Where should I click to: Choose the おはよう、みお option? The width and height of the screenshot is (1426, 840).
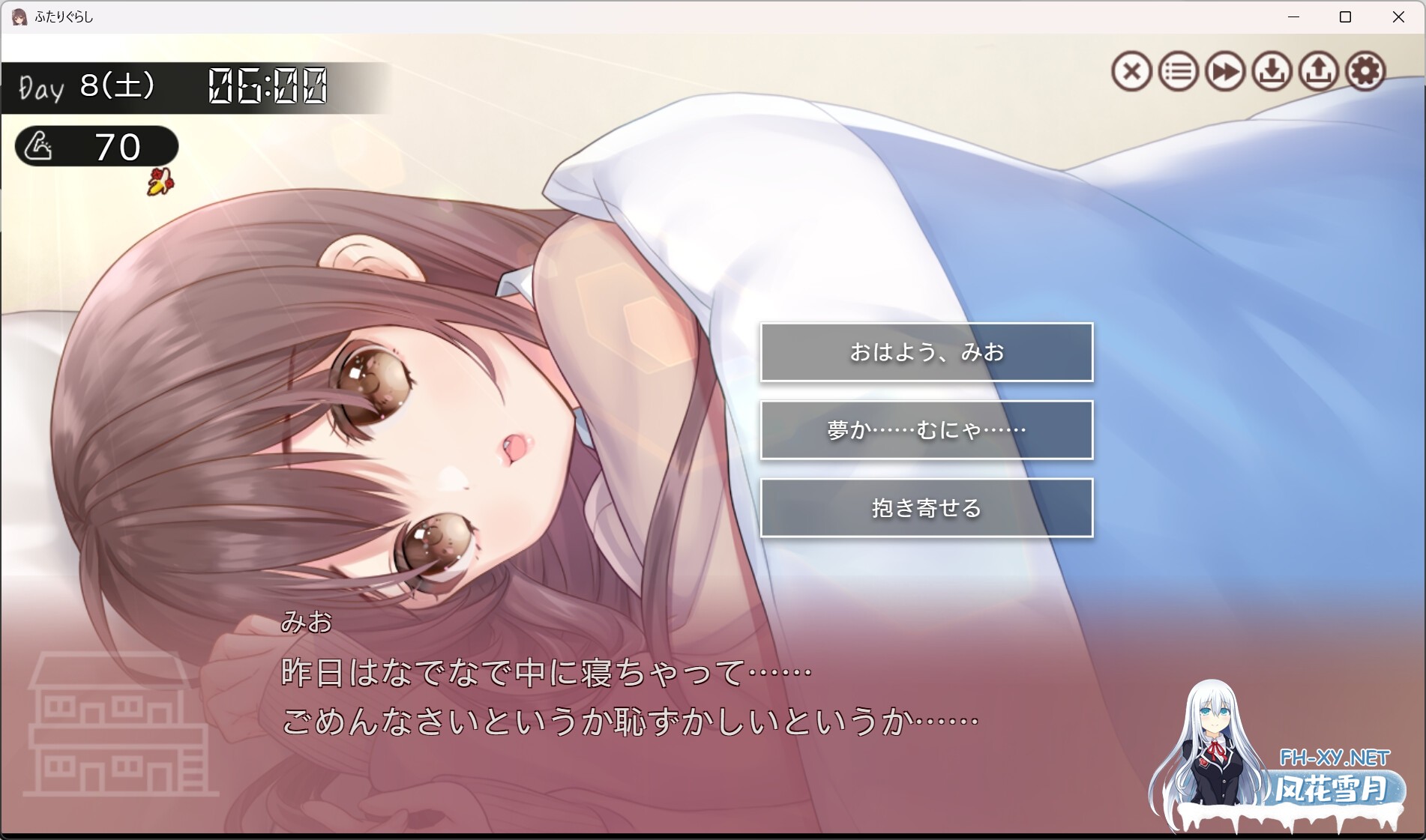click(x=927, y=352)
